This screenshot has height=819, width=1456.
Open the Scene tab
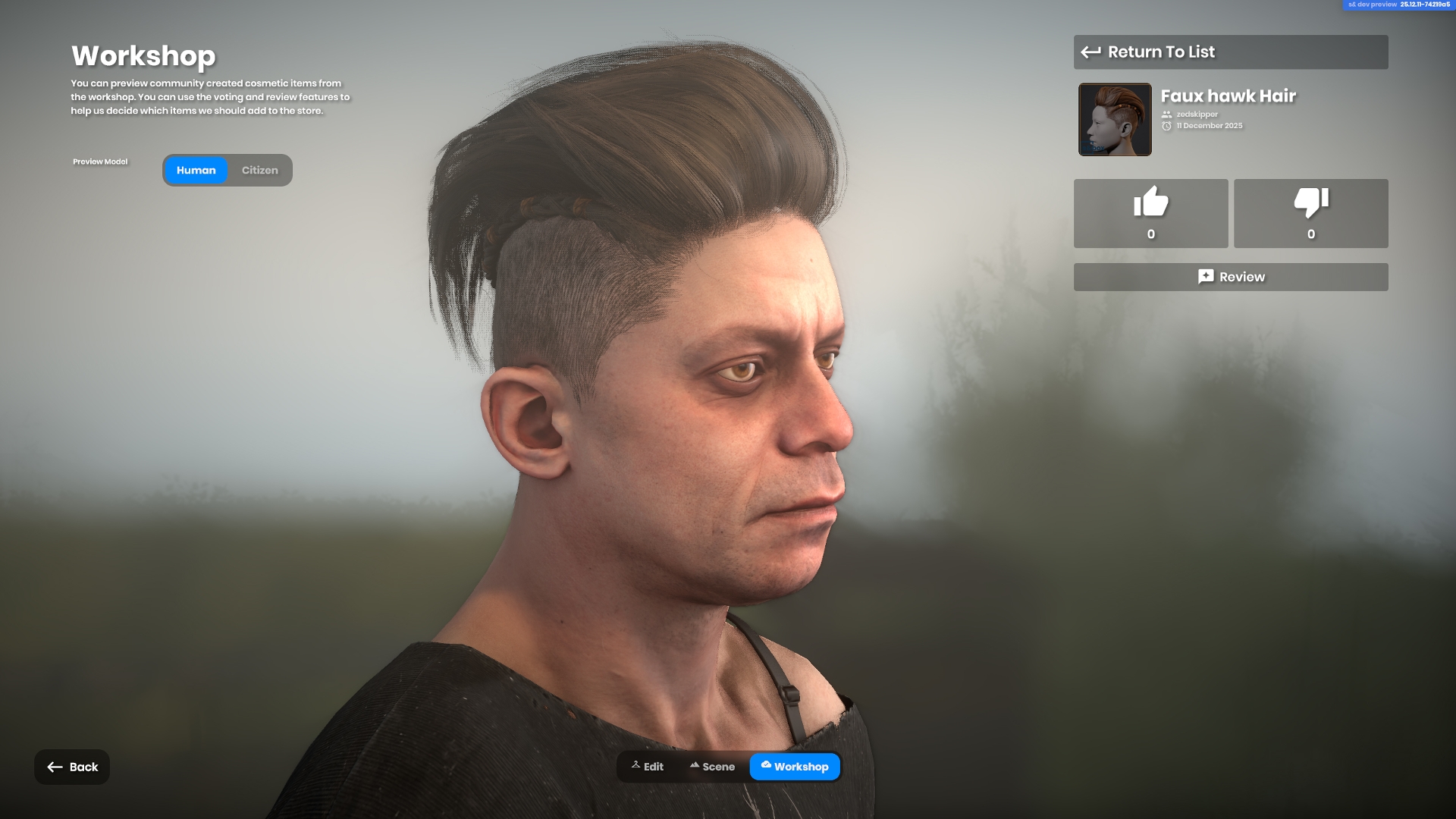712,767
